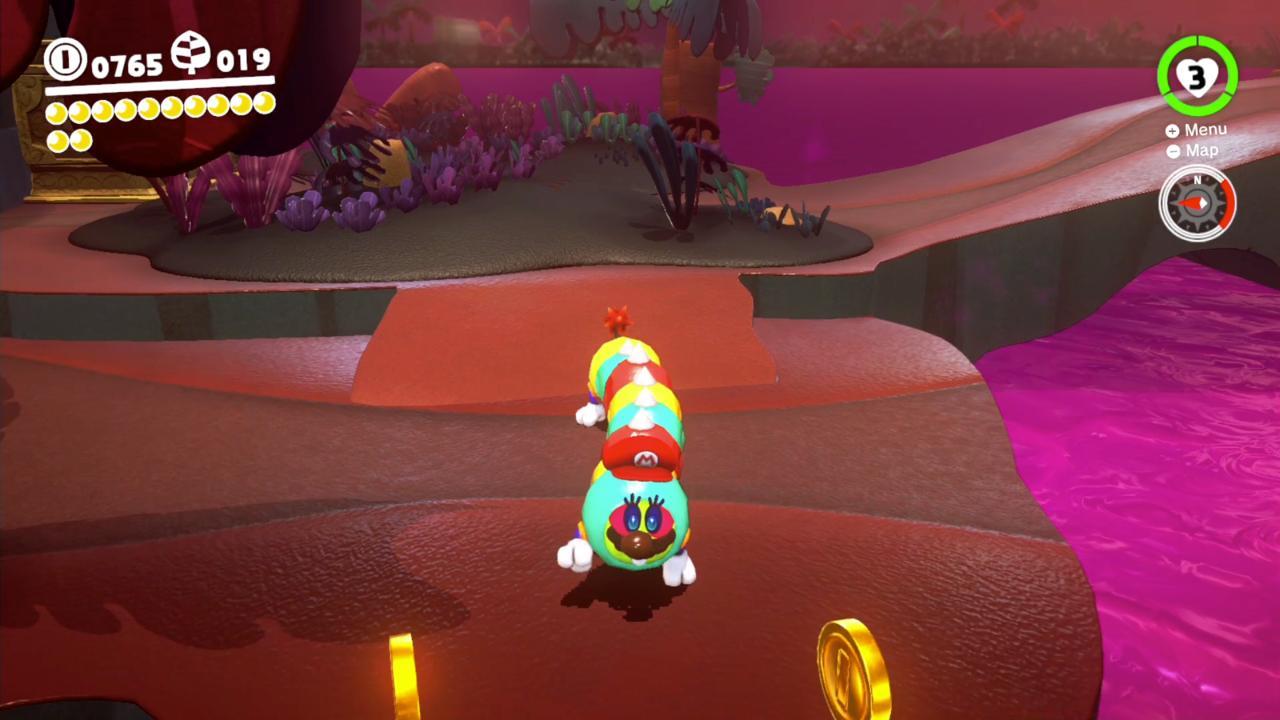Viewport: 1280px width, 720px height.
Task: Click the coin count reading 0765
Action: 128,62
